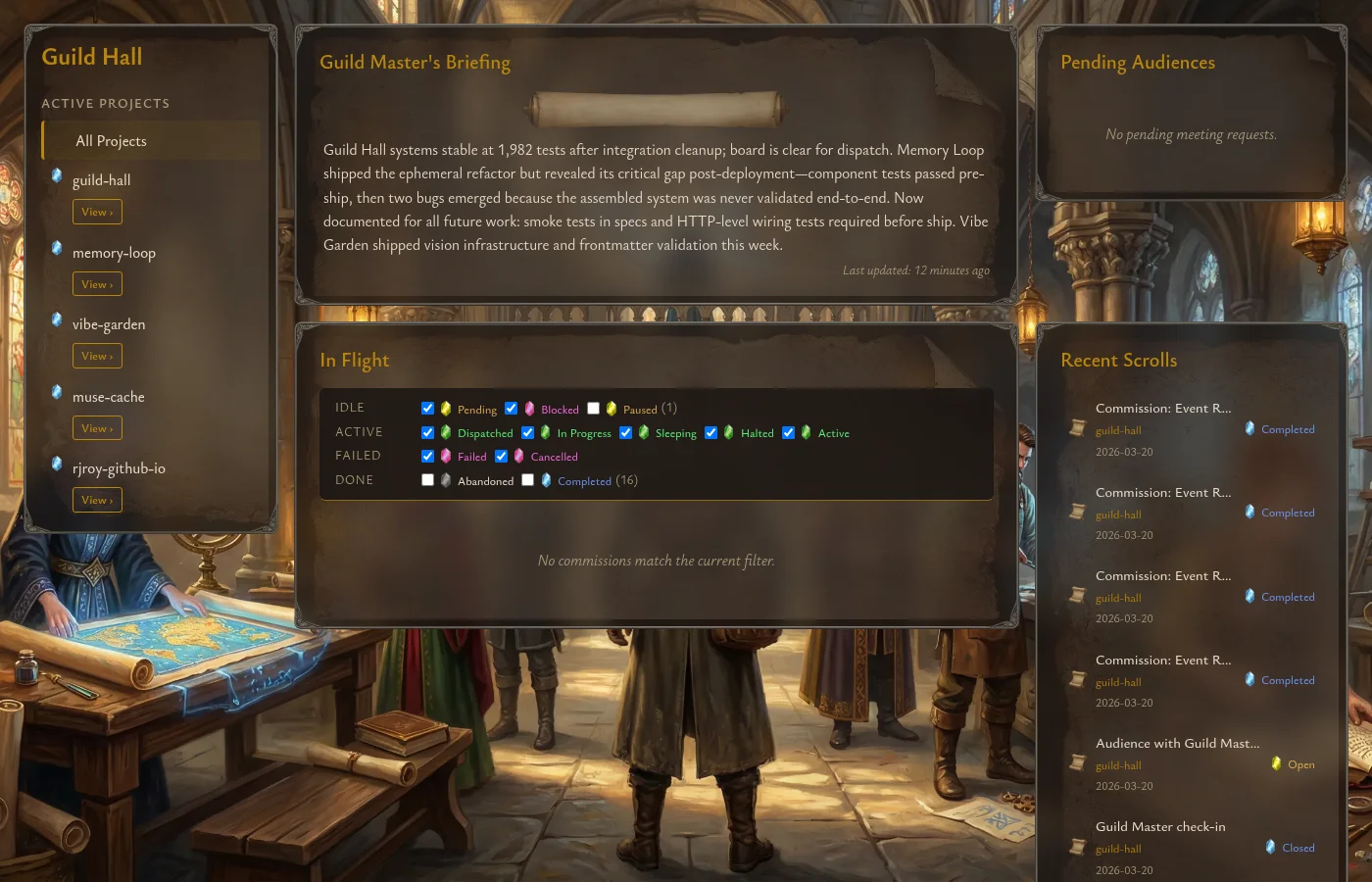Disable the Blocked status checkbox

tap(511, 408)
